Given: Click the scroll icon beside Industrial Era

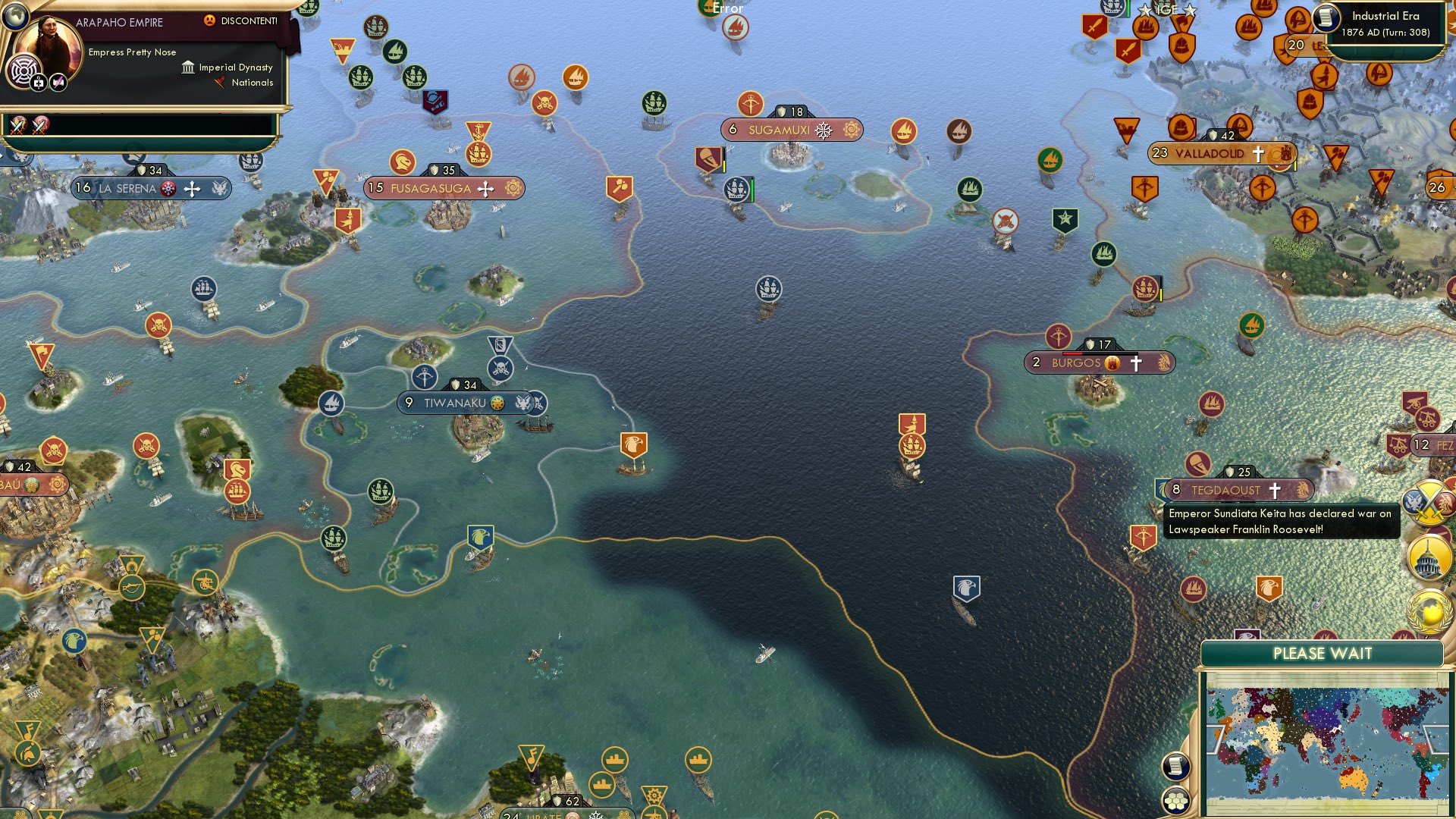Looking at the screenshot, I should (x=1327, y=18).
